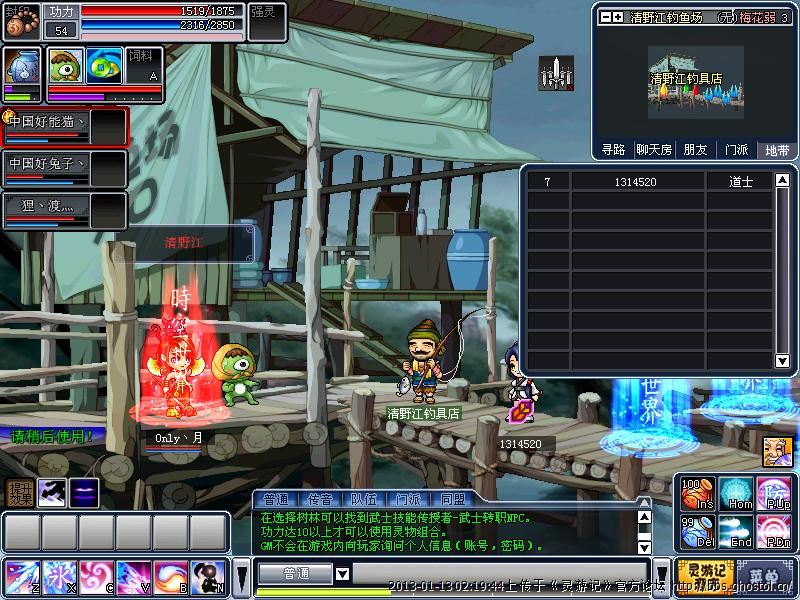Switch chat to the 同盟 alliance tab

pos(451,499)
